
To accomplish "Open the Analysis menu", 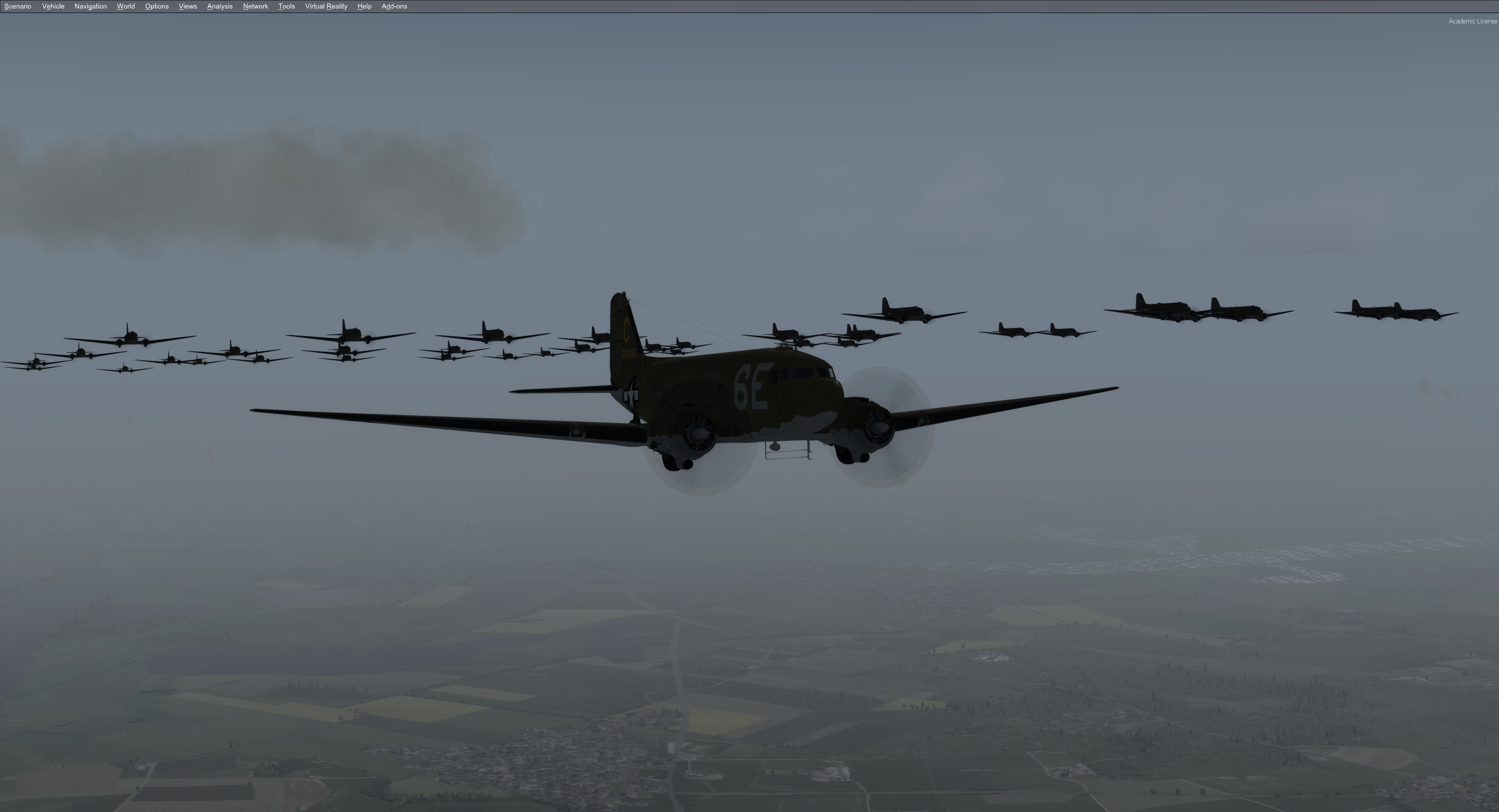I will coord(219,6).
